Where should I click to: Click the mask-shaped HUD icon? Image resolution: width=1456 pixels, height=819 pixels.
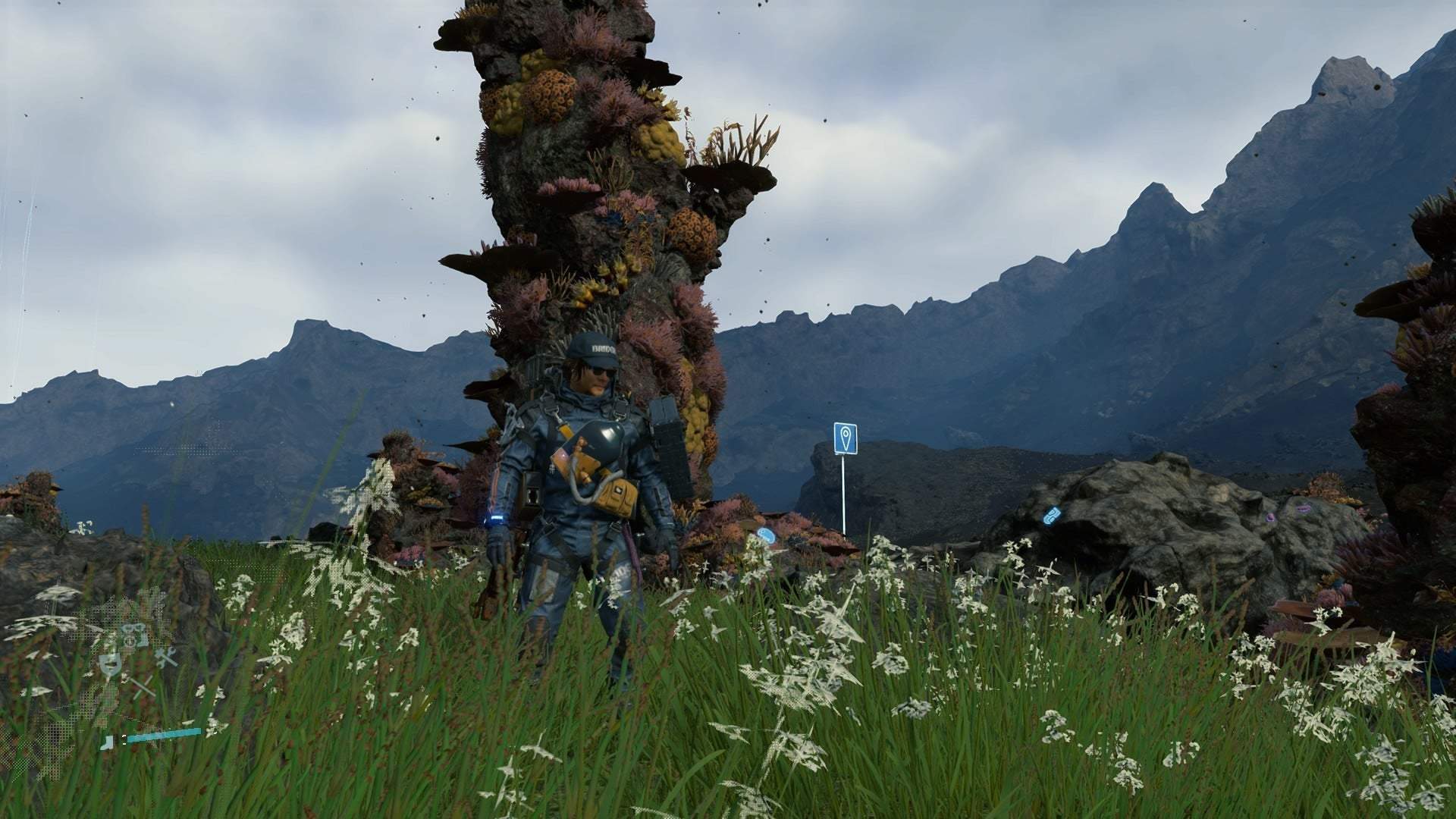click(x=110, y=665)
